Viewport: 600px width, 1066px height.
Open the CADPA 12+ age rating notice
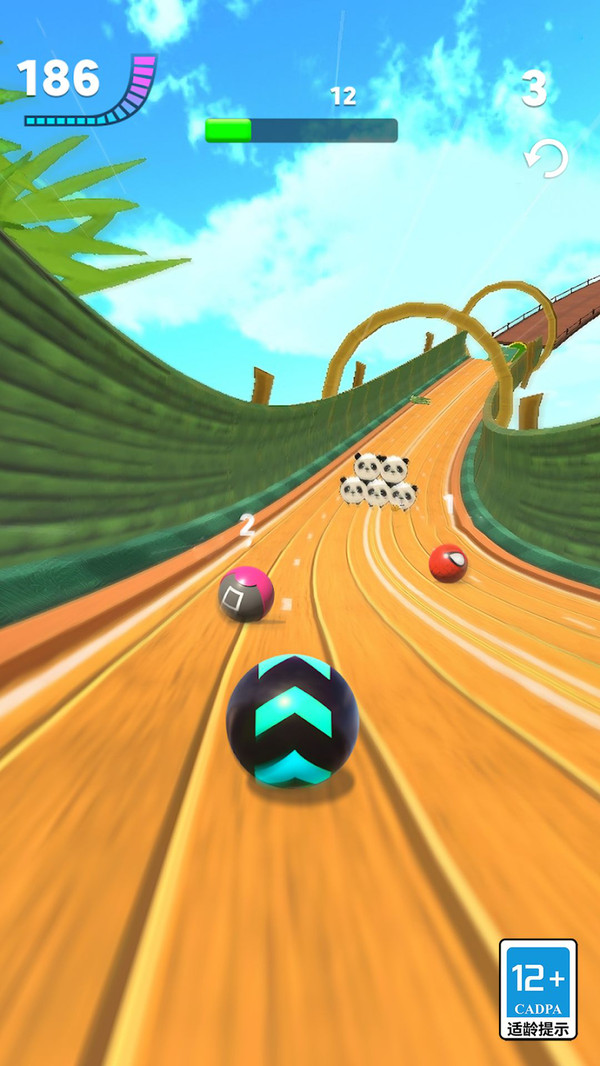(x=538, y=989)
